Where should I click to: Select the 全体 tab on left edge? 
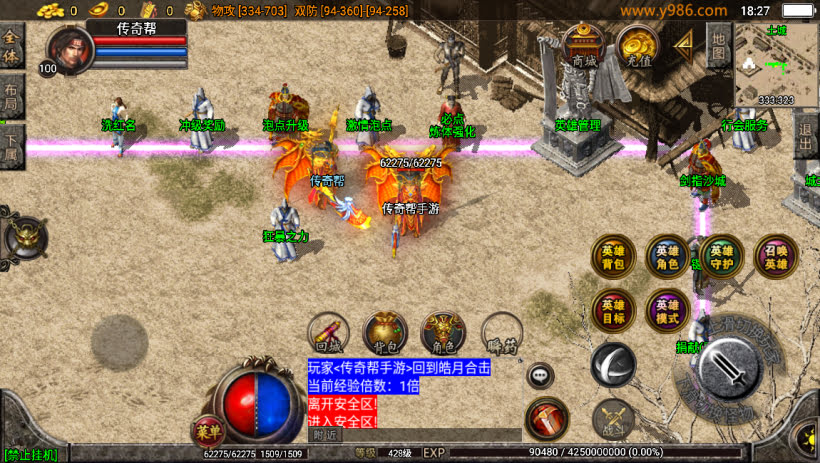11,46
